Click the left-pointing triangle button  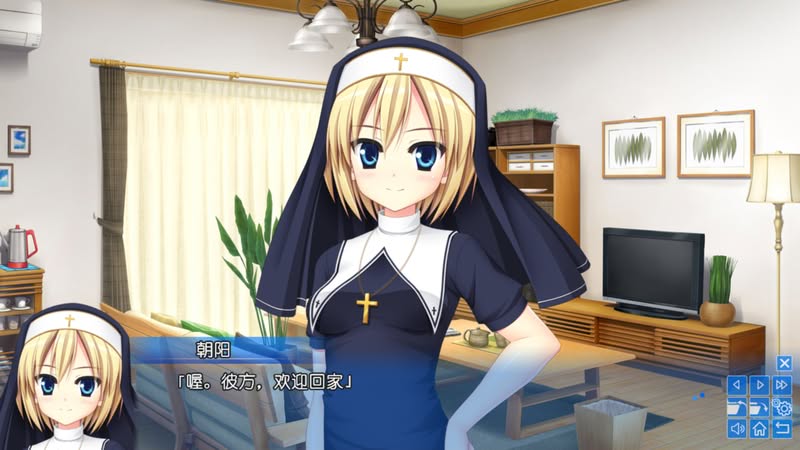(x=737, y=385)
